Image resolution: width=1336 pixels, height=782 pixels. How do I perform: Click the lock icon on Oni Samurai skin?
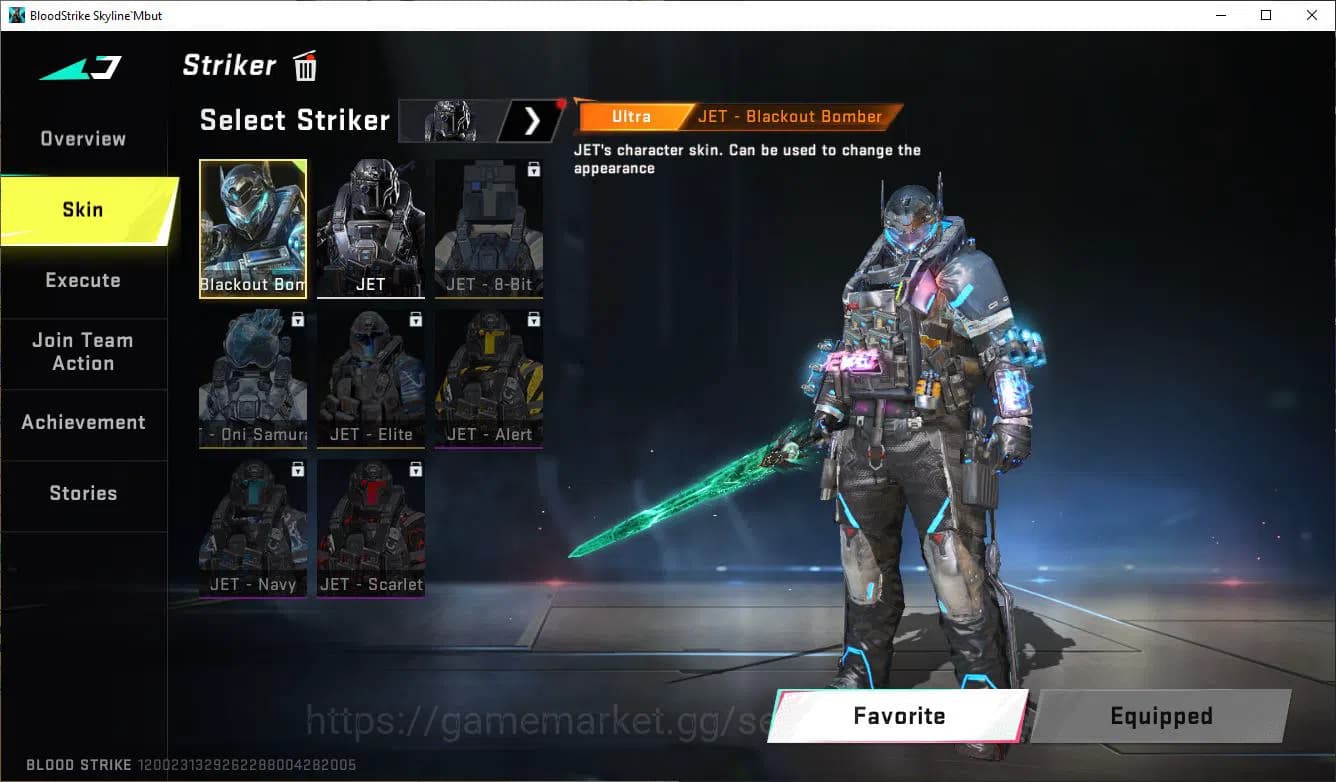click(297, 319)
